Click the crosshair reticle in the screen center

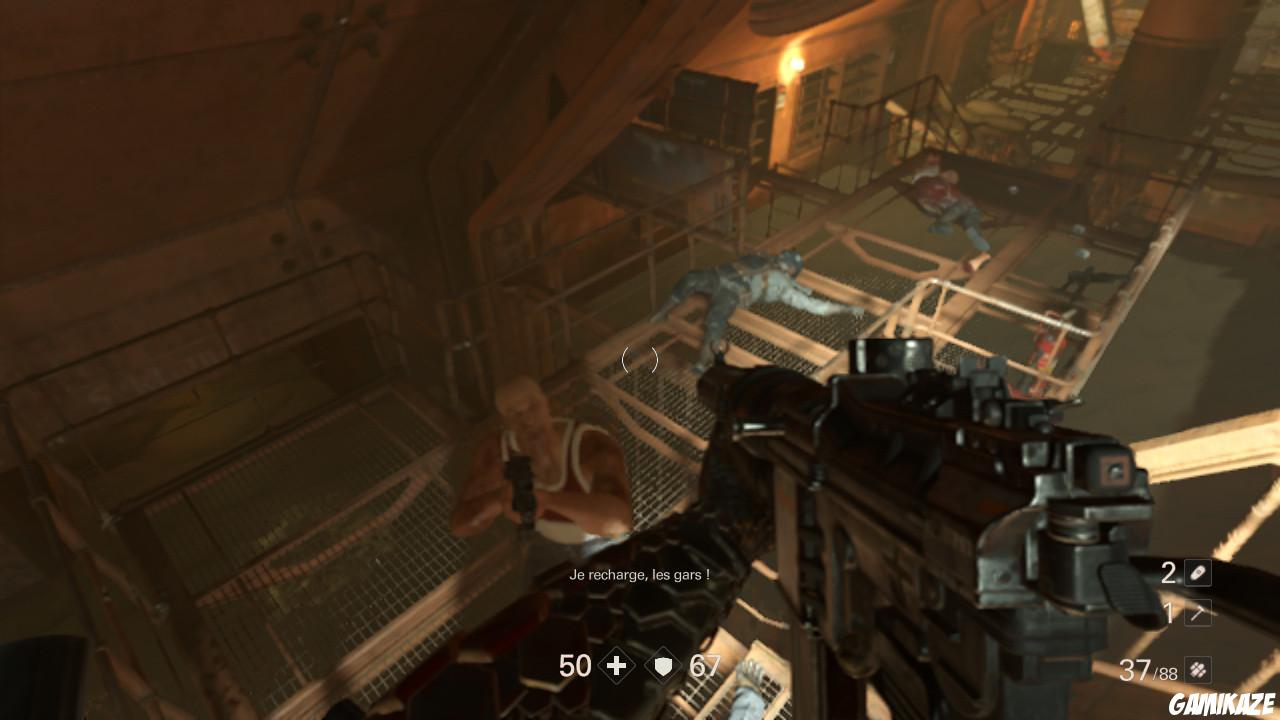(640, 361)
